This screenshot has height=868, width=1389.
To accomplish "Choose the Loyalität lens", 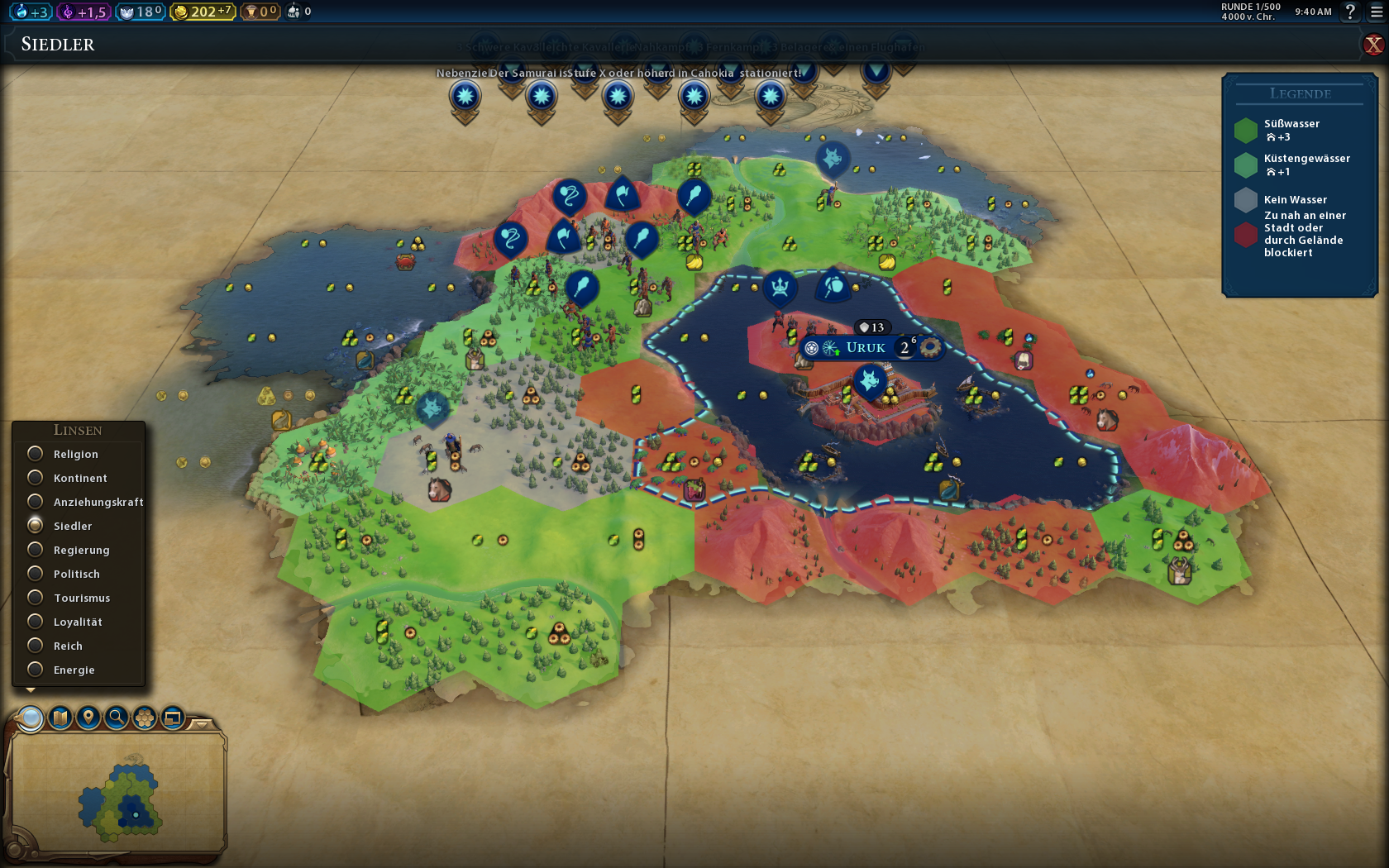I will (36, 622).
